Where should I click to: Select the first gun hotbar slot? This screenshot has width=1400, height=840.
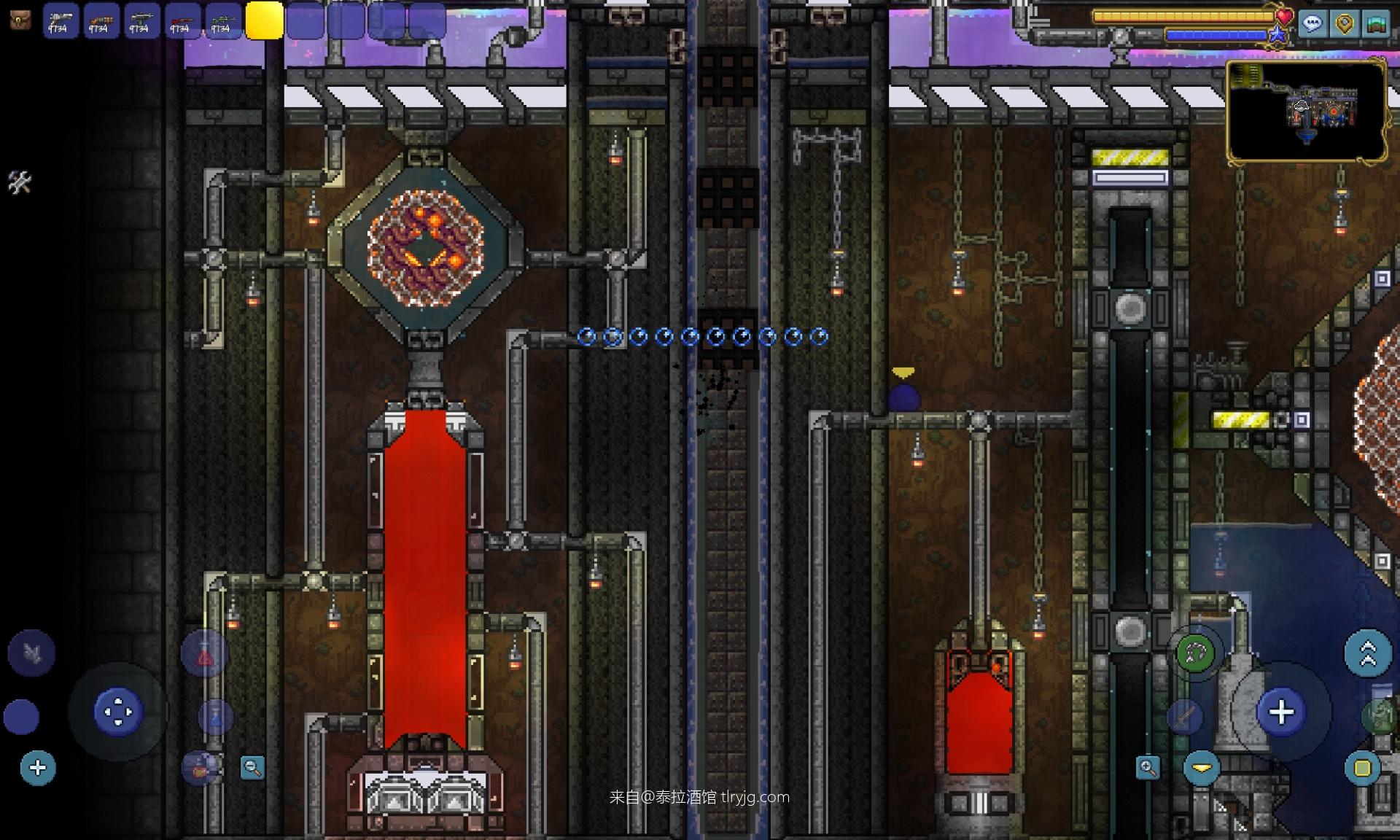pos(60,20)
